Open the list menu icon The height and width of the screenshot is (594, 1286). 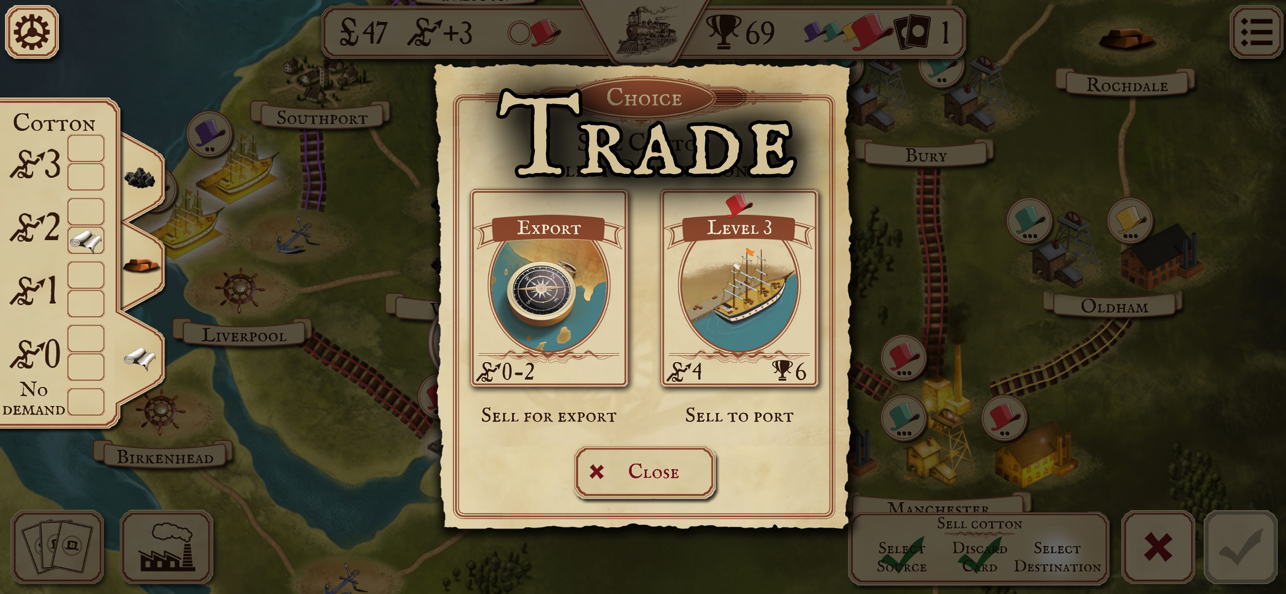1256,32
